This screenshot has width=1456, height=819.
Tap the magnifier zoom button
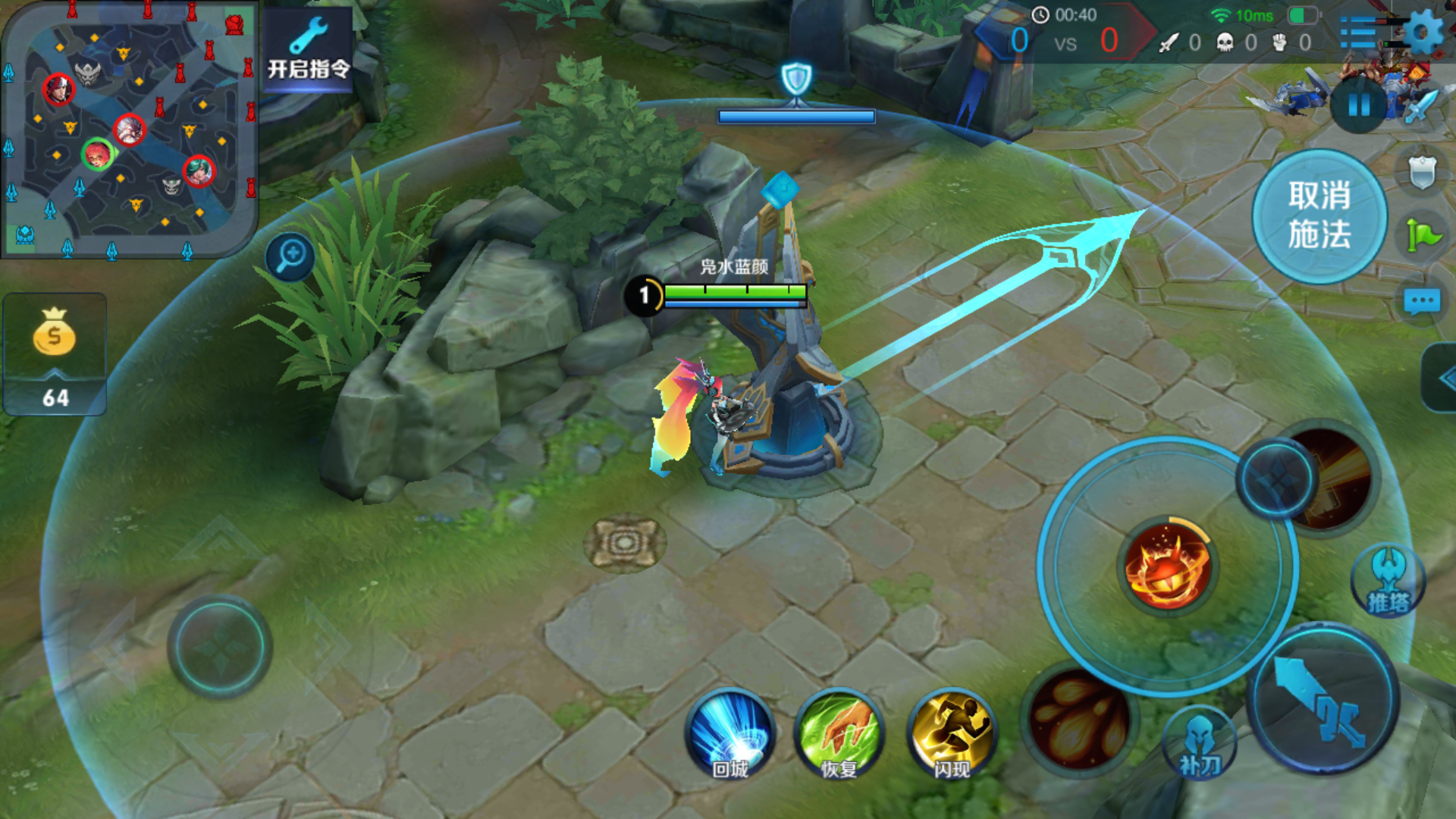pyautogui.click(x=290, y=256)
